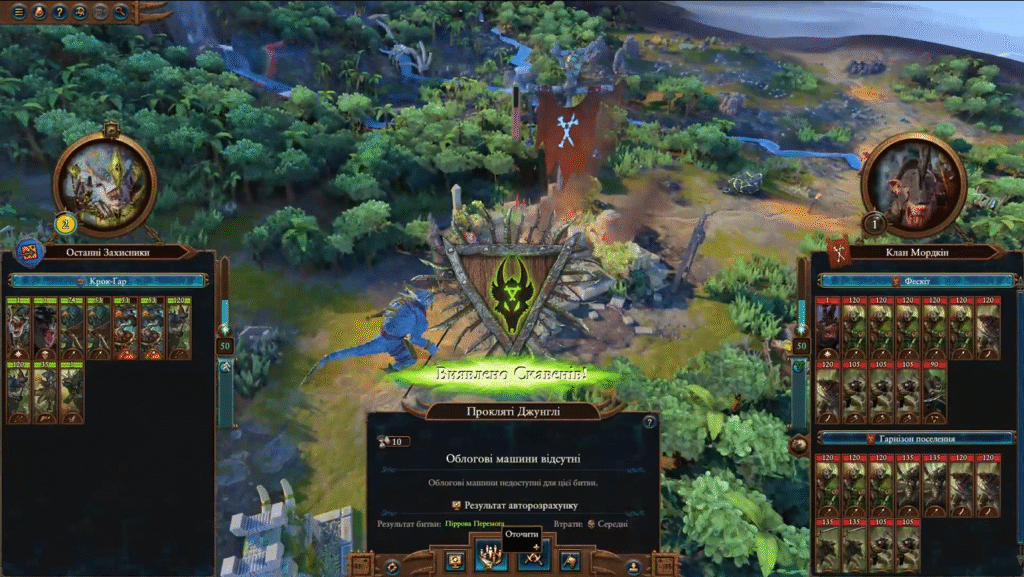Click the crossed swords fight battle button
This screenshot has width=1024, height=577.
[x=533, y=558]
